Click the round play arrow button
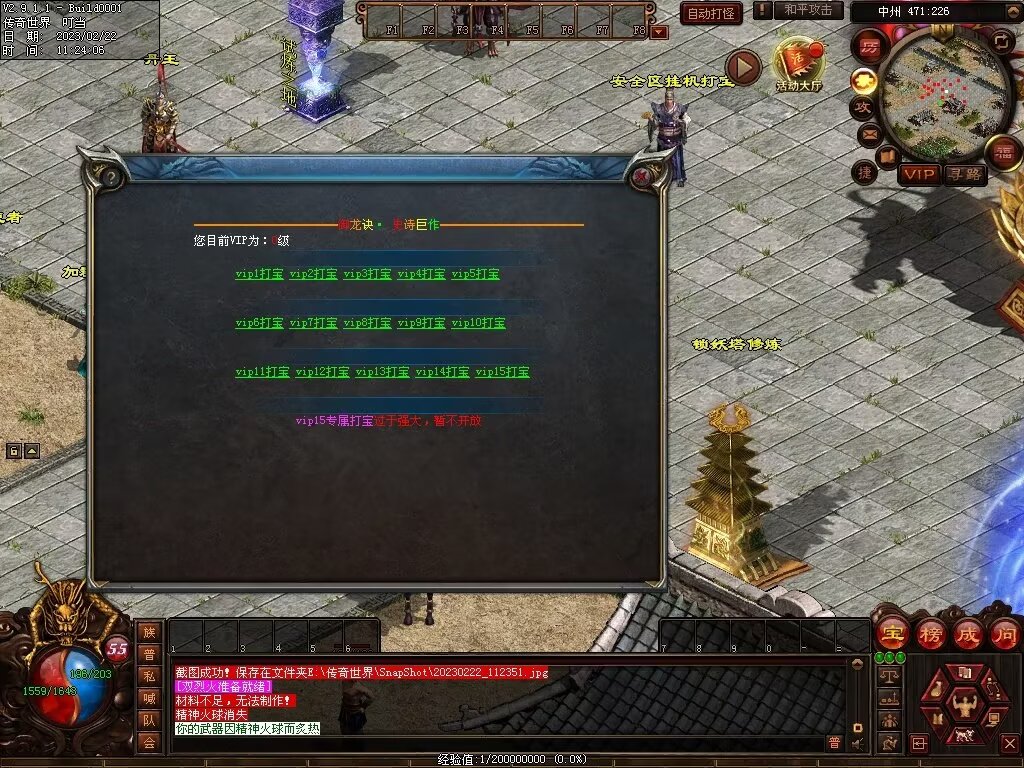This screenshot has width=1024, height=768. tap(743, 66)
